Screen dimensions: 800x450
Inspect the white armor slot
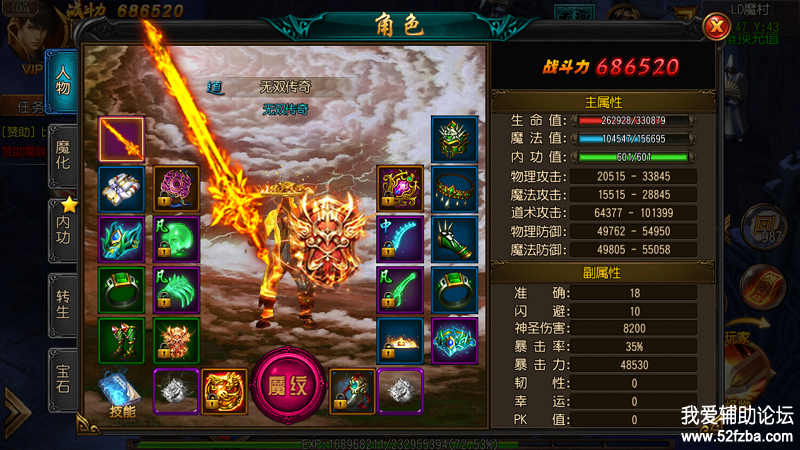point(121,189)
